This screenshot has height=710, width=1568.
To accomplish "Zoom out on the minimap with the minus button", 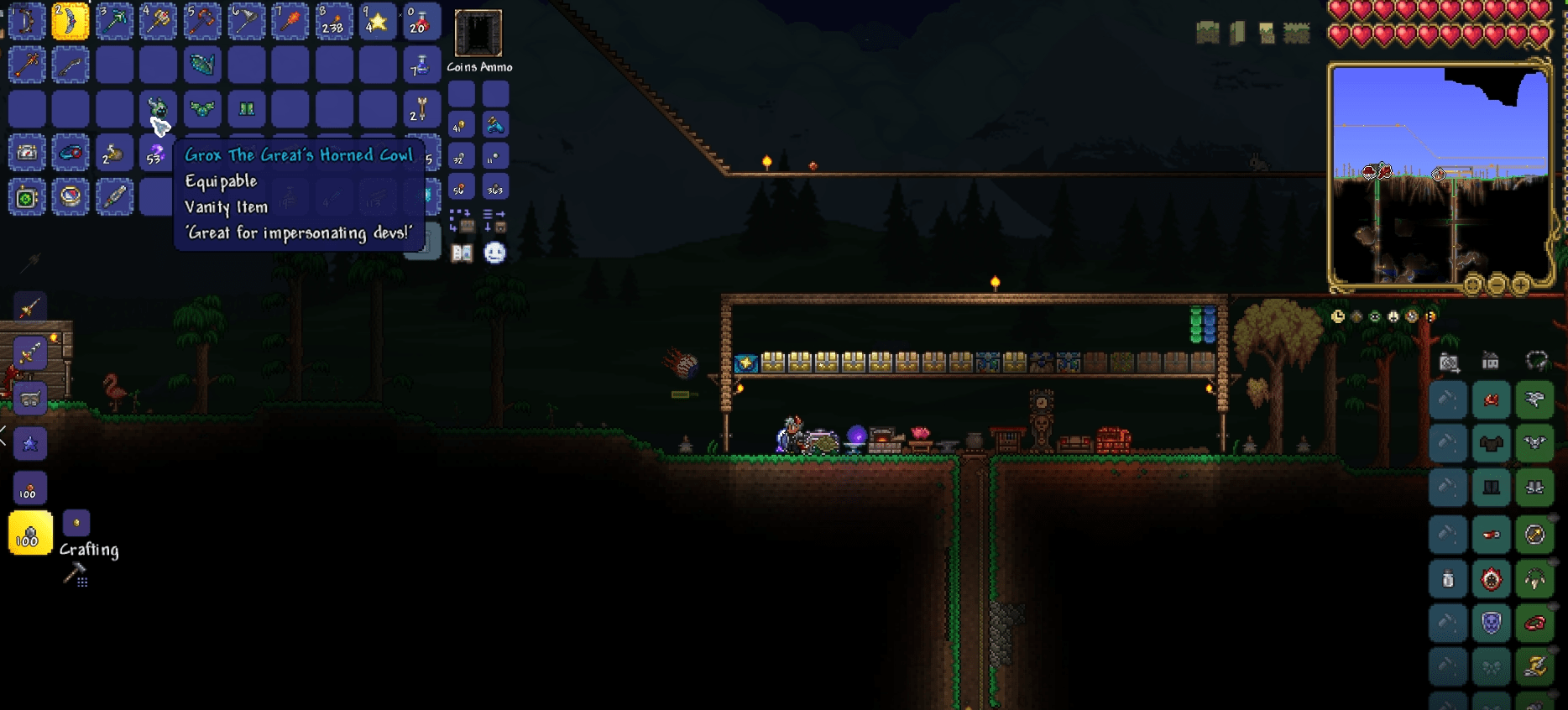I will click(x=1497, y=285).
